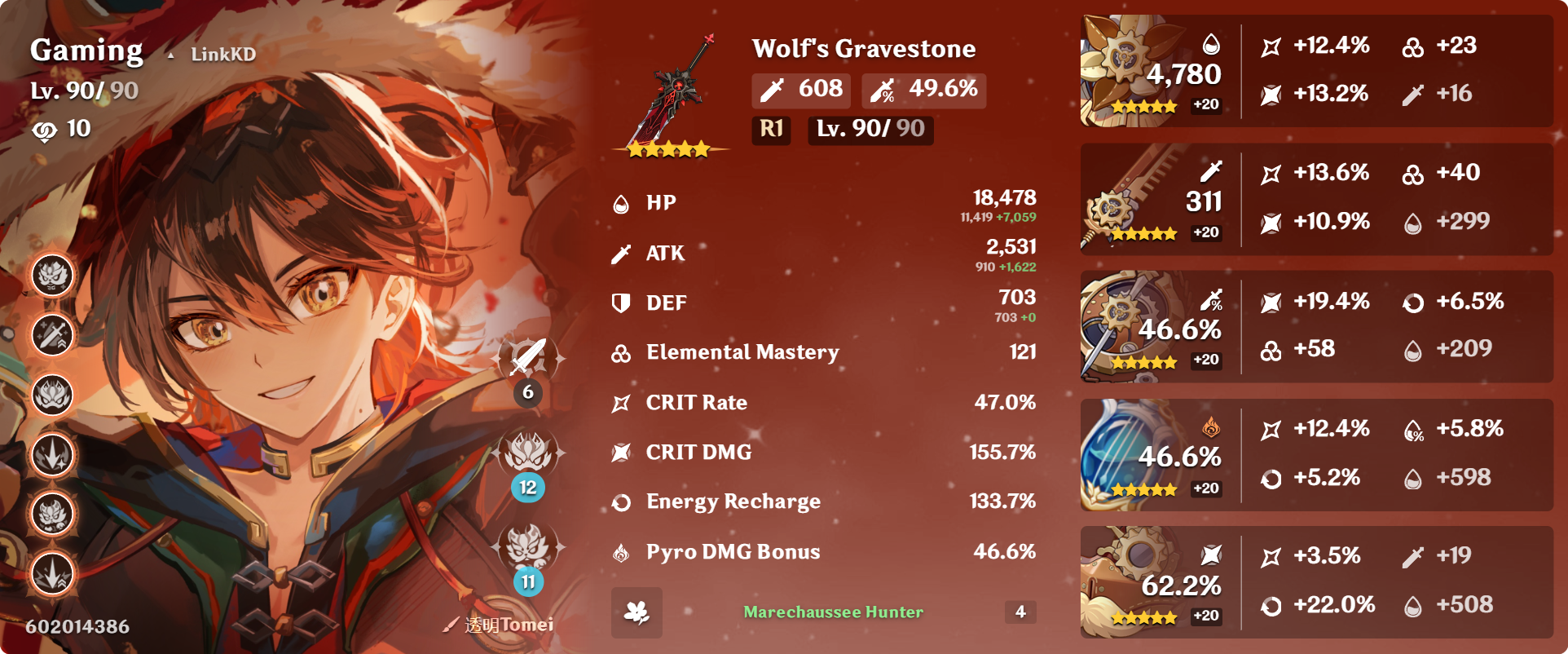Open the 透明Tomei credit link

coord(508,624)
